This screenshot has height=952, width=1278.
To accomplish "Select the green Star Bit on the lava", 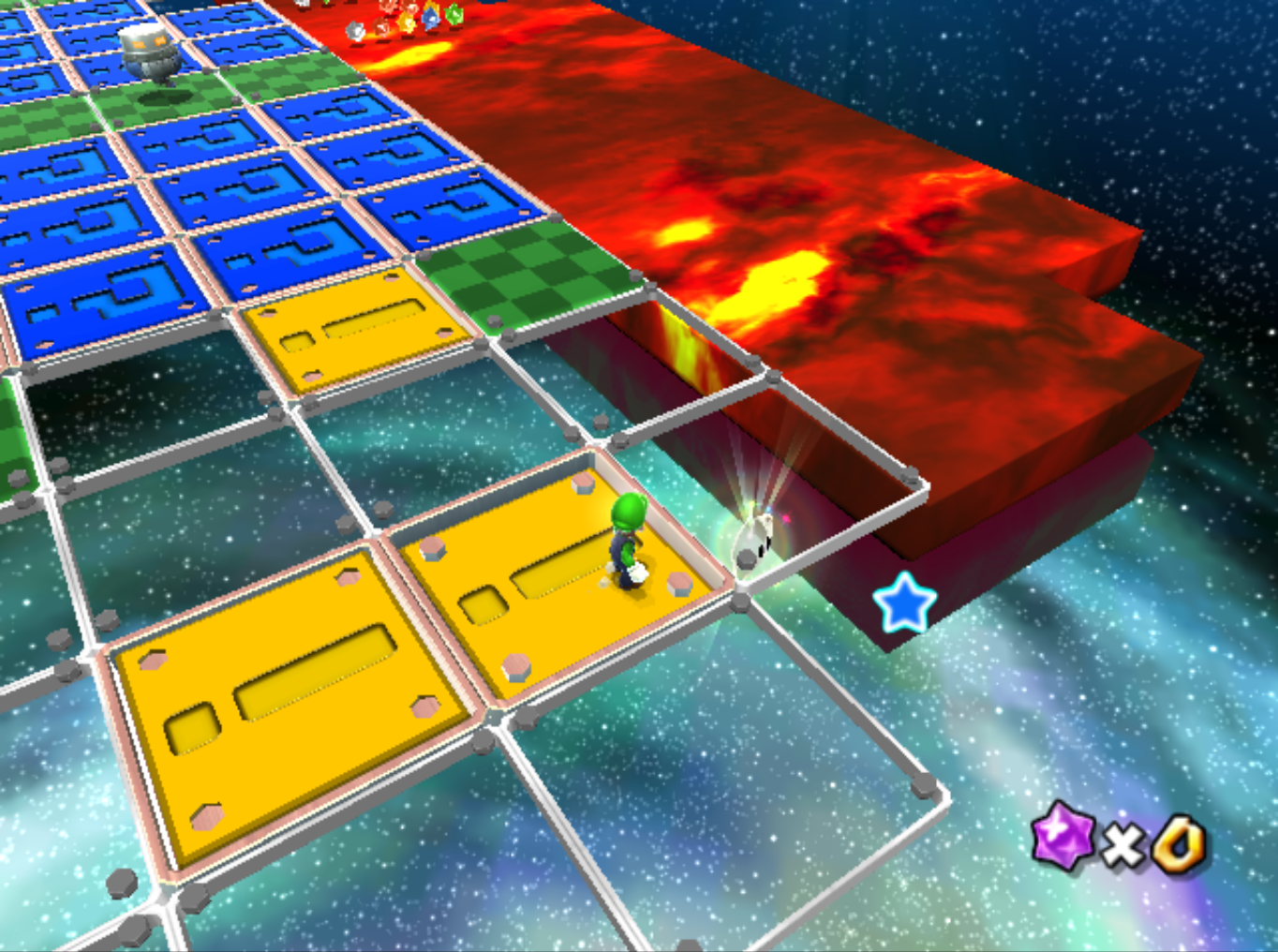I will click(453, 15).
